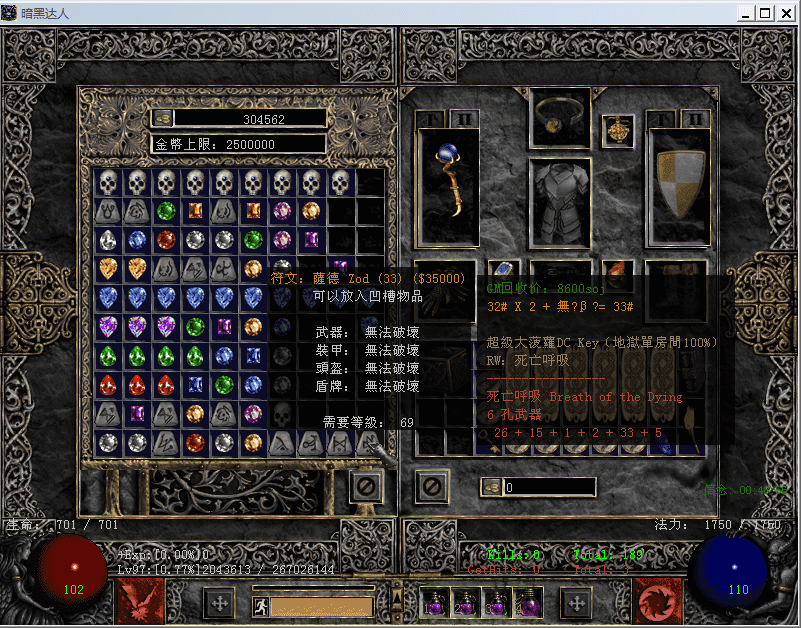Minimize the game window
Viewport: 801px width, 628px height.
tap(745, 13)
